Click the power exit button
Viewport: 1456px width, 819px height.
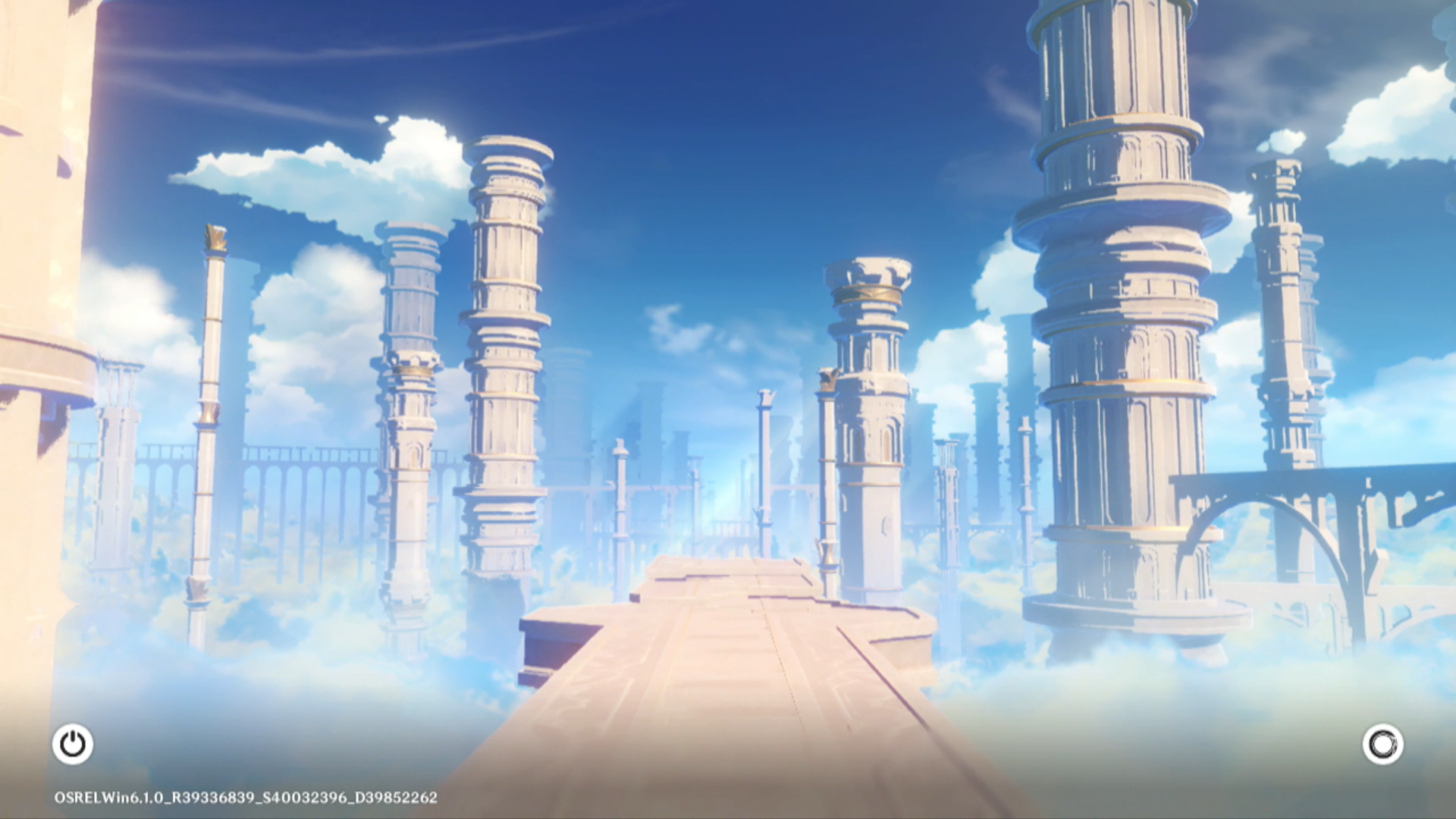click(73, 744)
